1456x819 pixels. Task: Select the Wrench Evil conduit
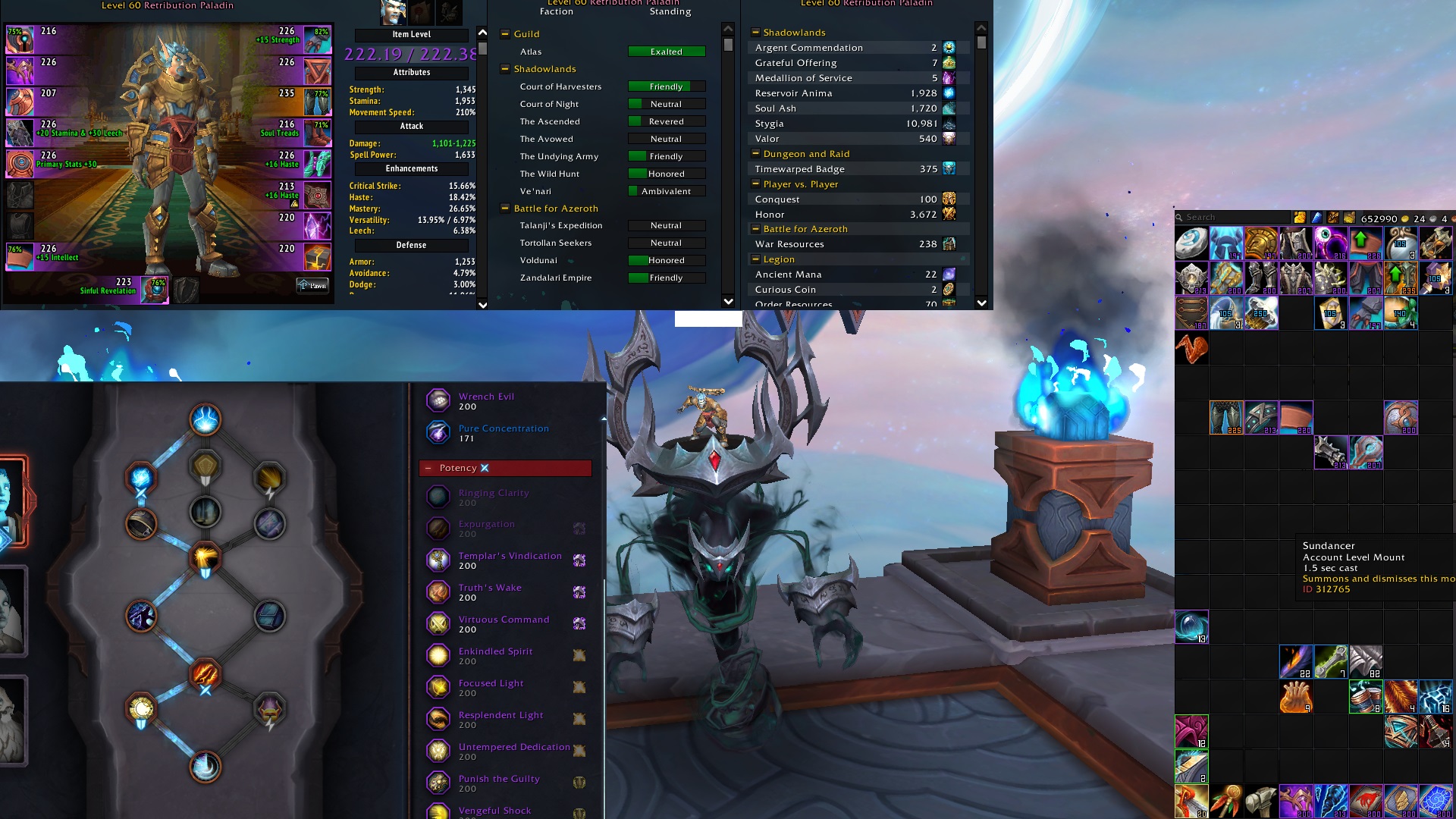[x=485, y=401]
